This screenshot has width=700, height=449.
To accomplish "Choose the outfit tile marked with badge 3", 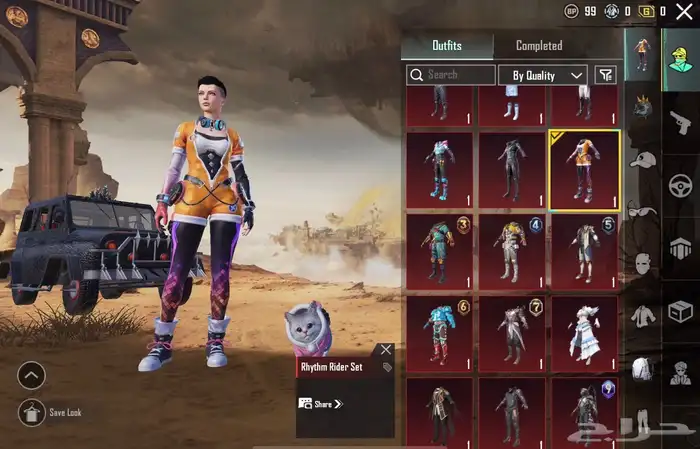I will coord(441,251).
